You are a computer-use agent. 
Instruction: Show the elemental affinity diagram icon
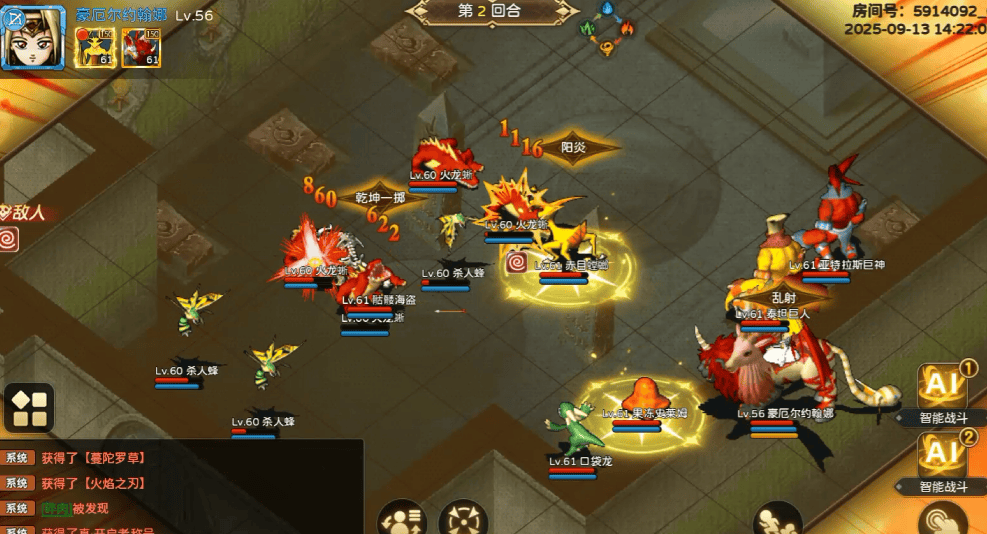pos(608,30)
